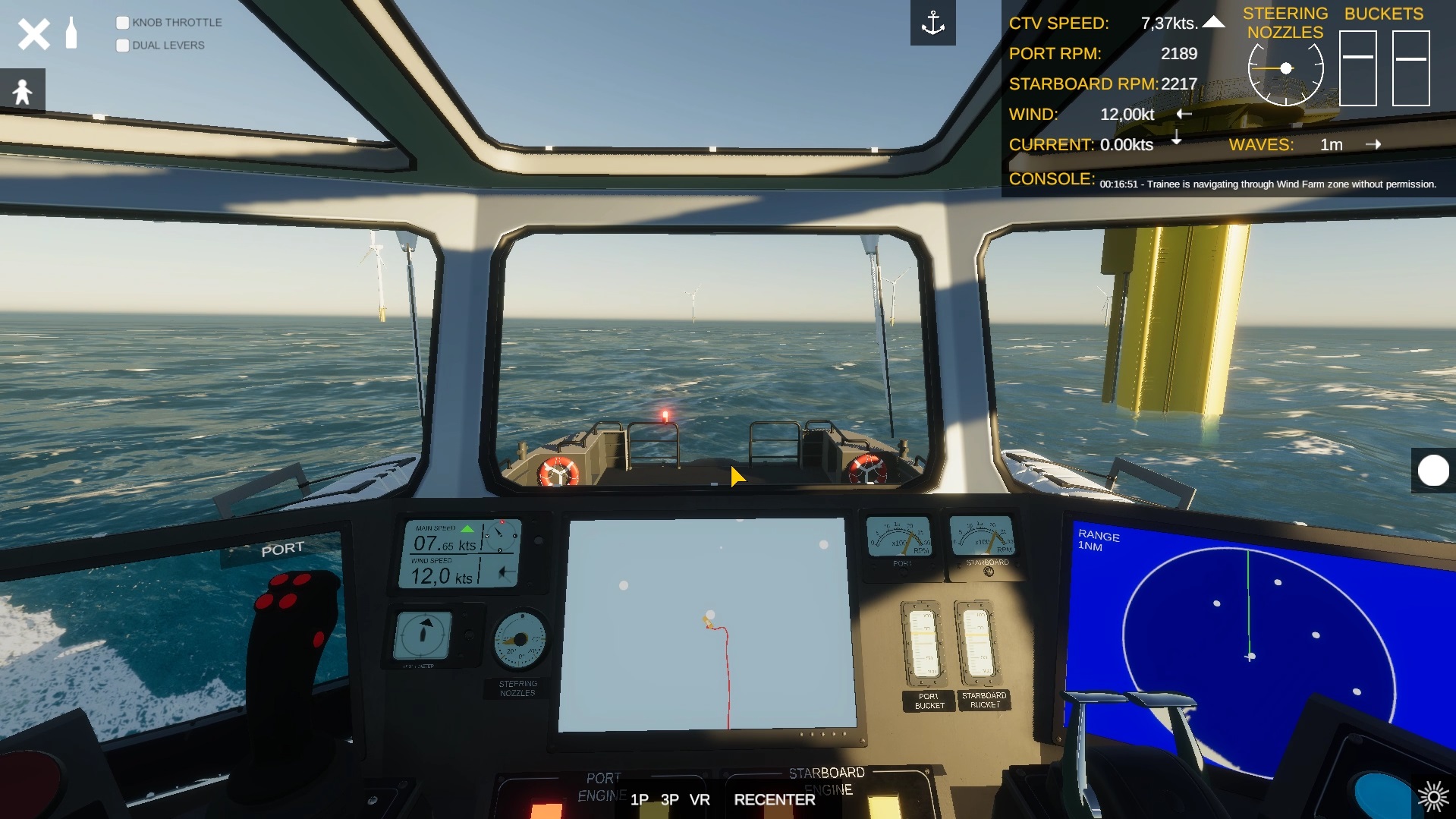
Task: Close the simulation with the X button
Action: (33, 34)
